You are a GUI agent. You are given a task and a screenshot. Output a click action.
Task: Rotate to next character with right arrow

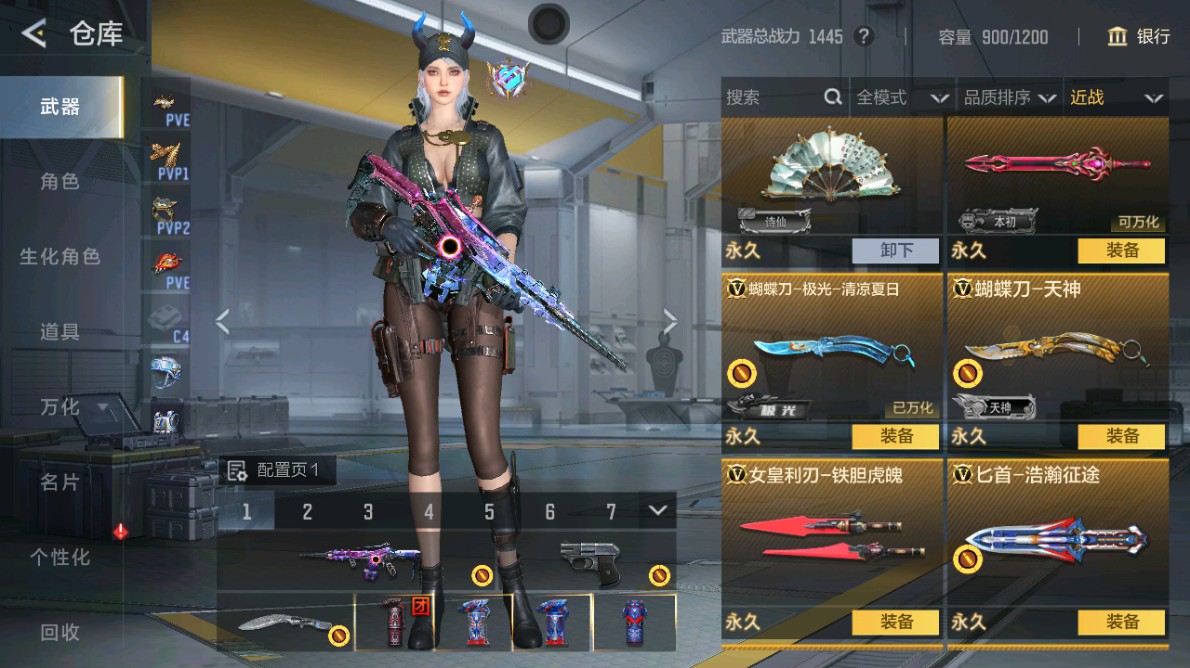coord(670,321)
